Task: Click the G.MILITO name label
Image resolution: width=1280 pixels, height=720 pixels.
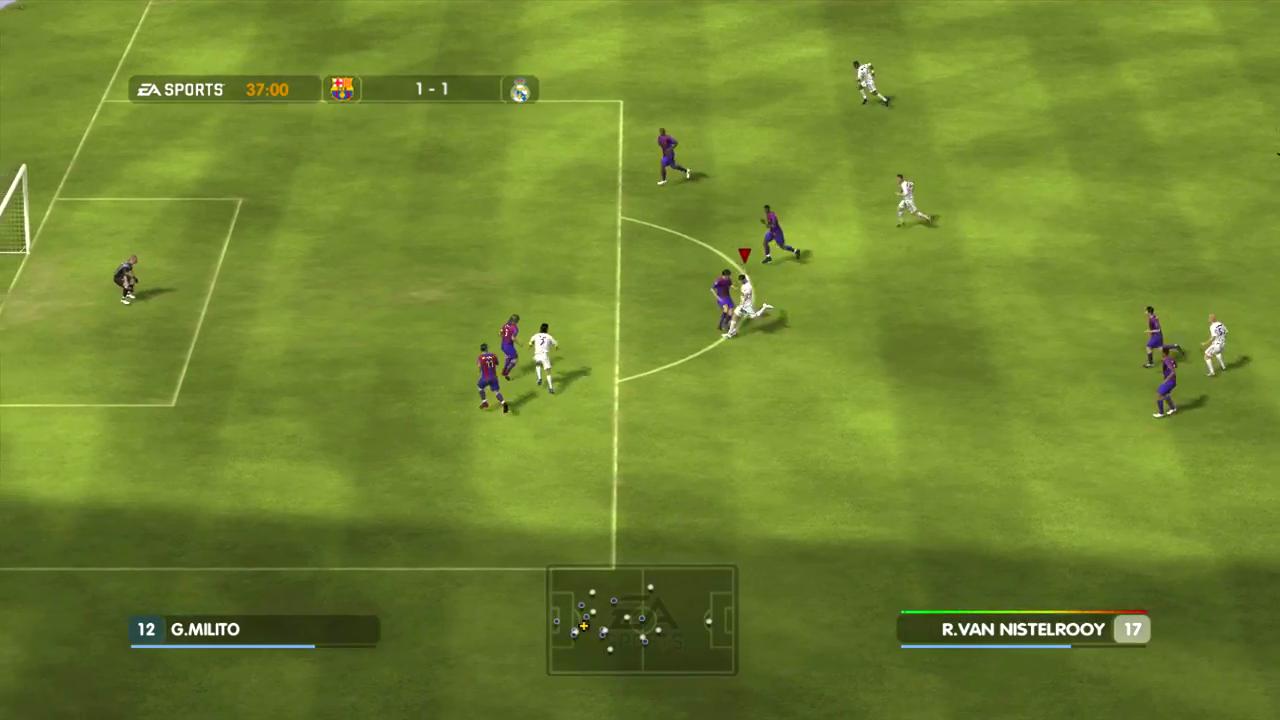Action: (x=205, y=629)
